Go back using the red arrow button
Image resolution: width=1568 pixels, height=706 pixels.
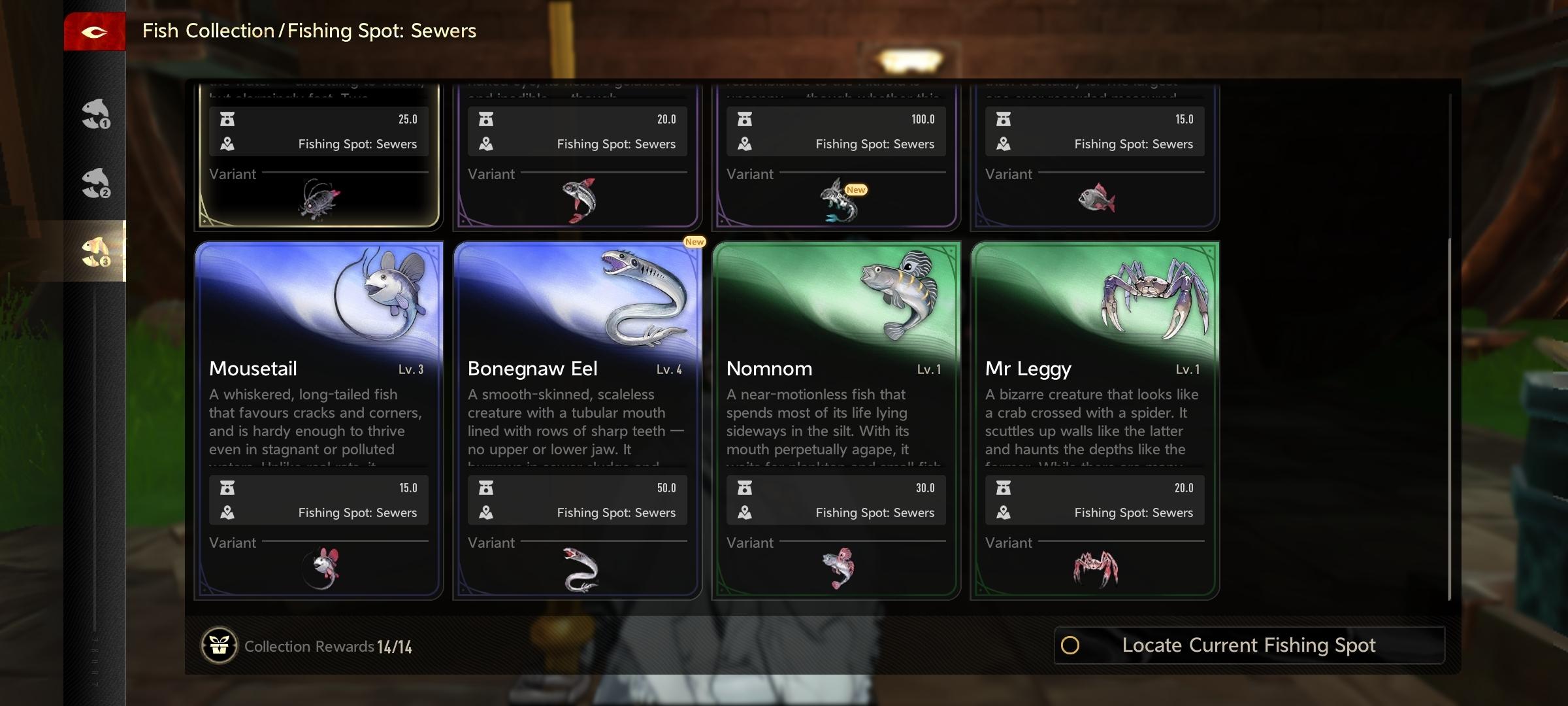(x=94, y=31)
